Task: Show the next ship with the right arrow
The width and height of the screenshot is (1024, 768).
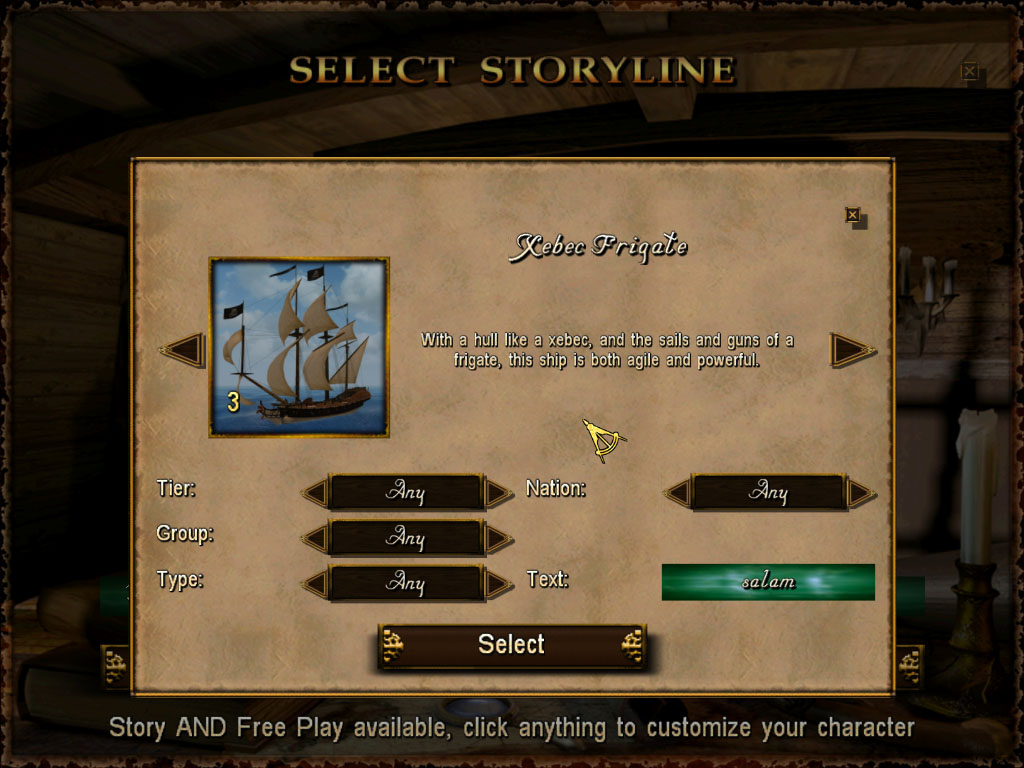Action: 852,350
